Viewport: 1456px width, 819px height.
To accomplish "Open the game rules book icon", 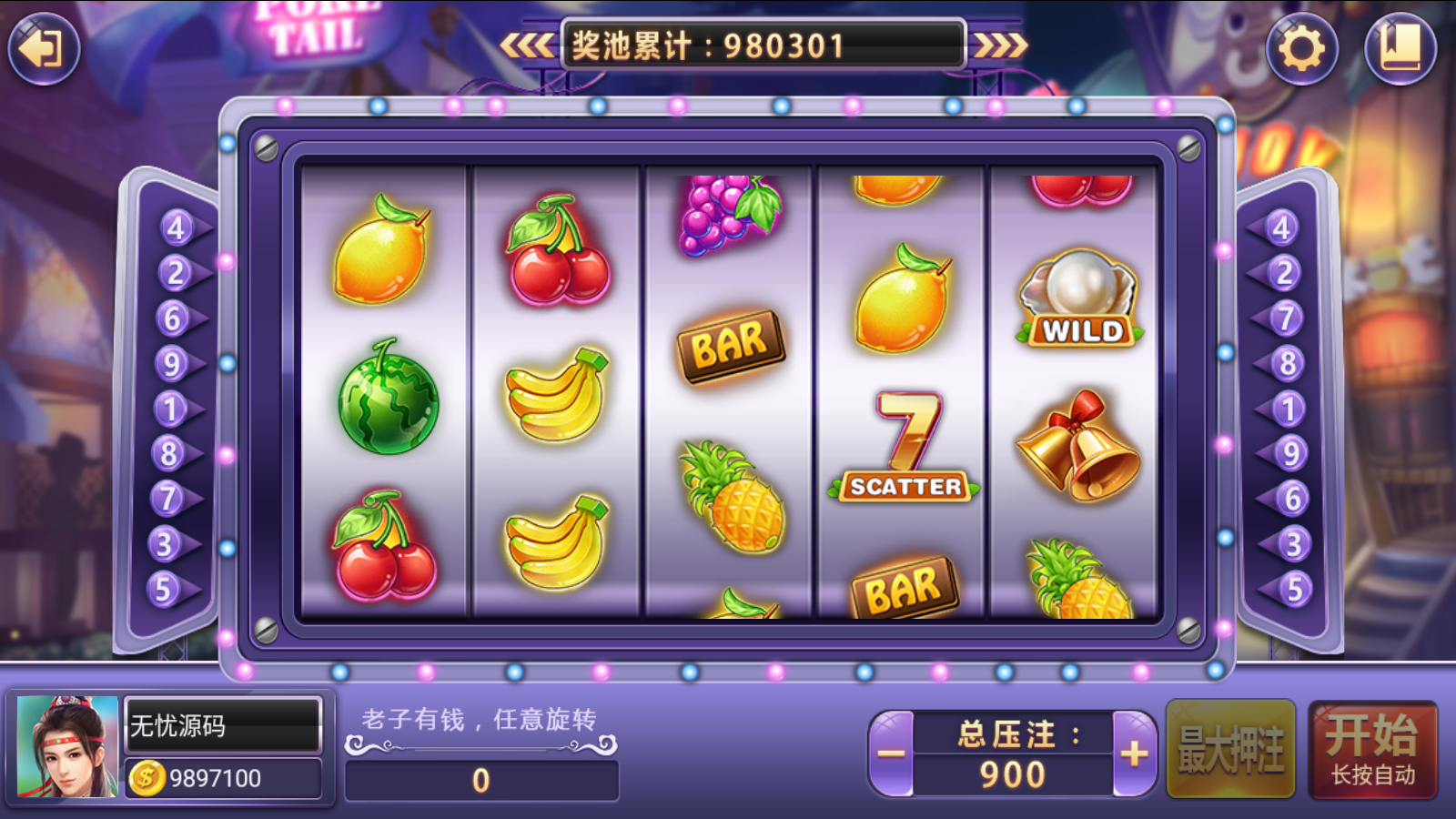I will coord(1401,50).
